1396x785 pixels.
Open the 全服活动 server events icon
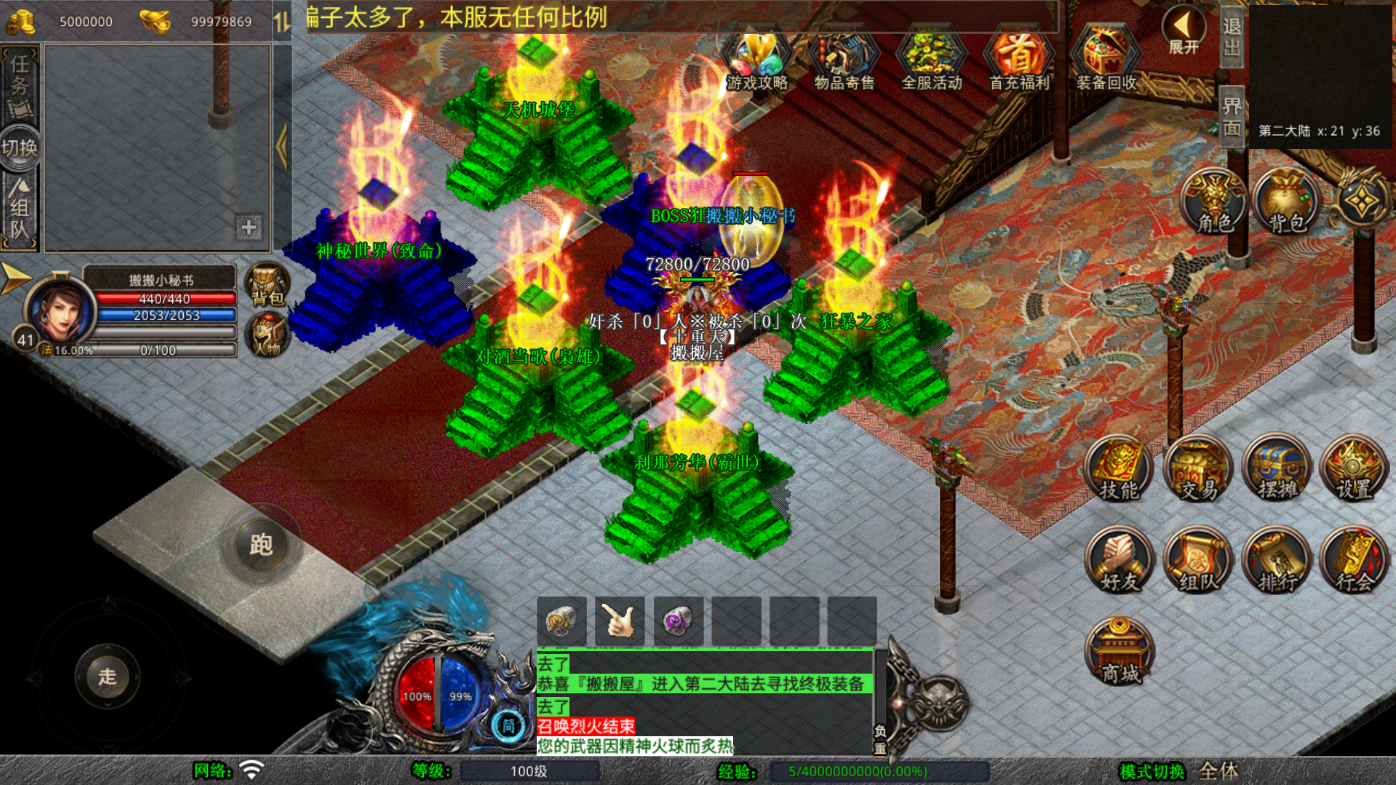(931, 60)
